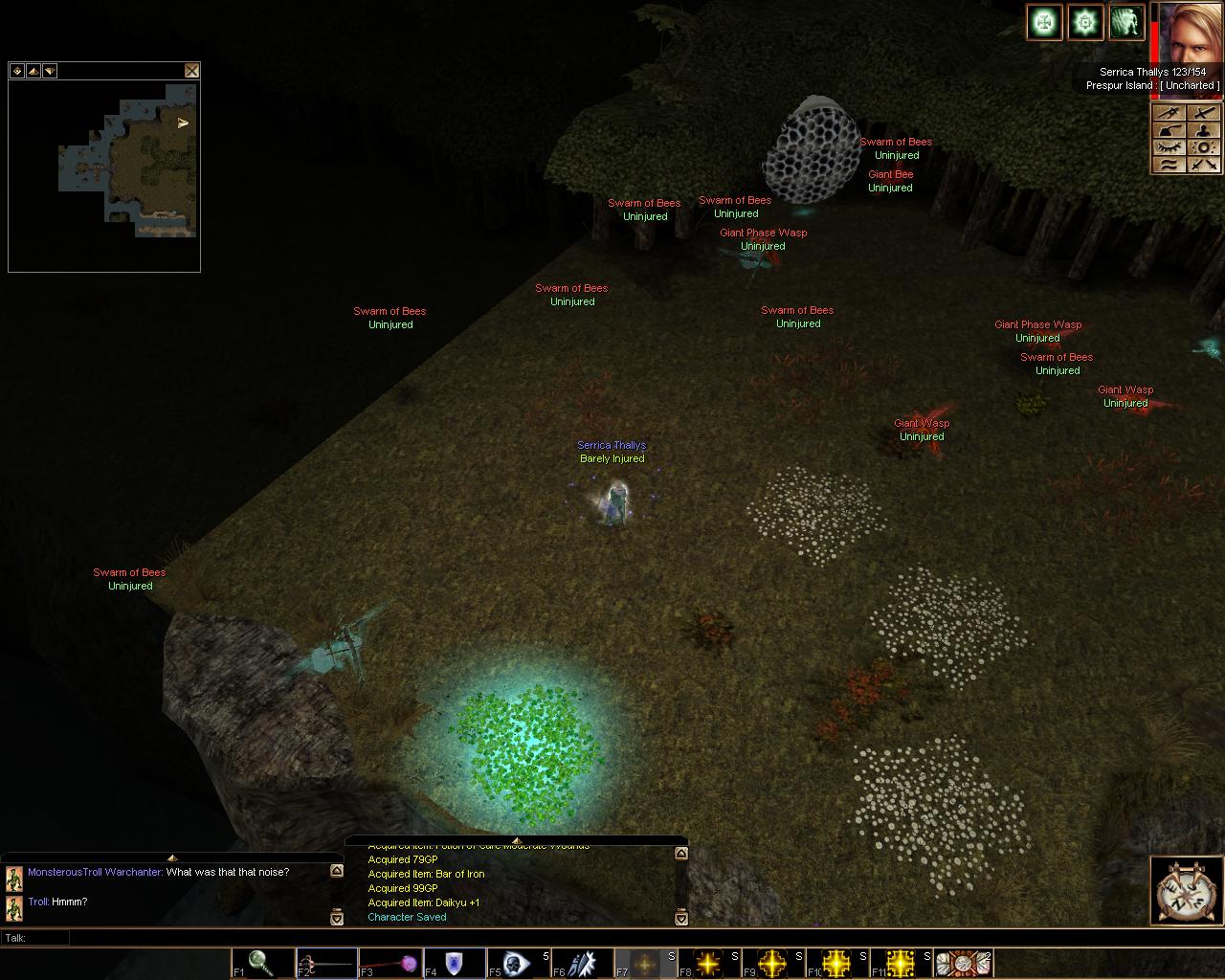Select the glowing eight-pointed star effect icon

click(1085, 22)
